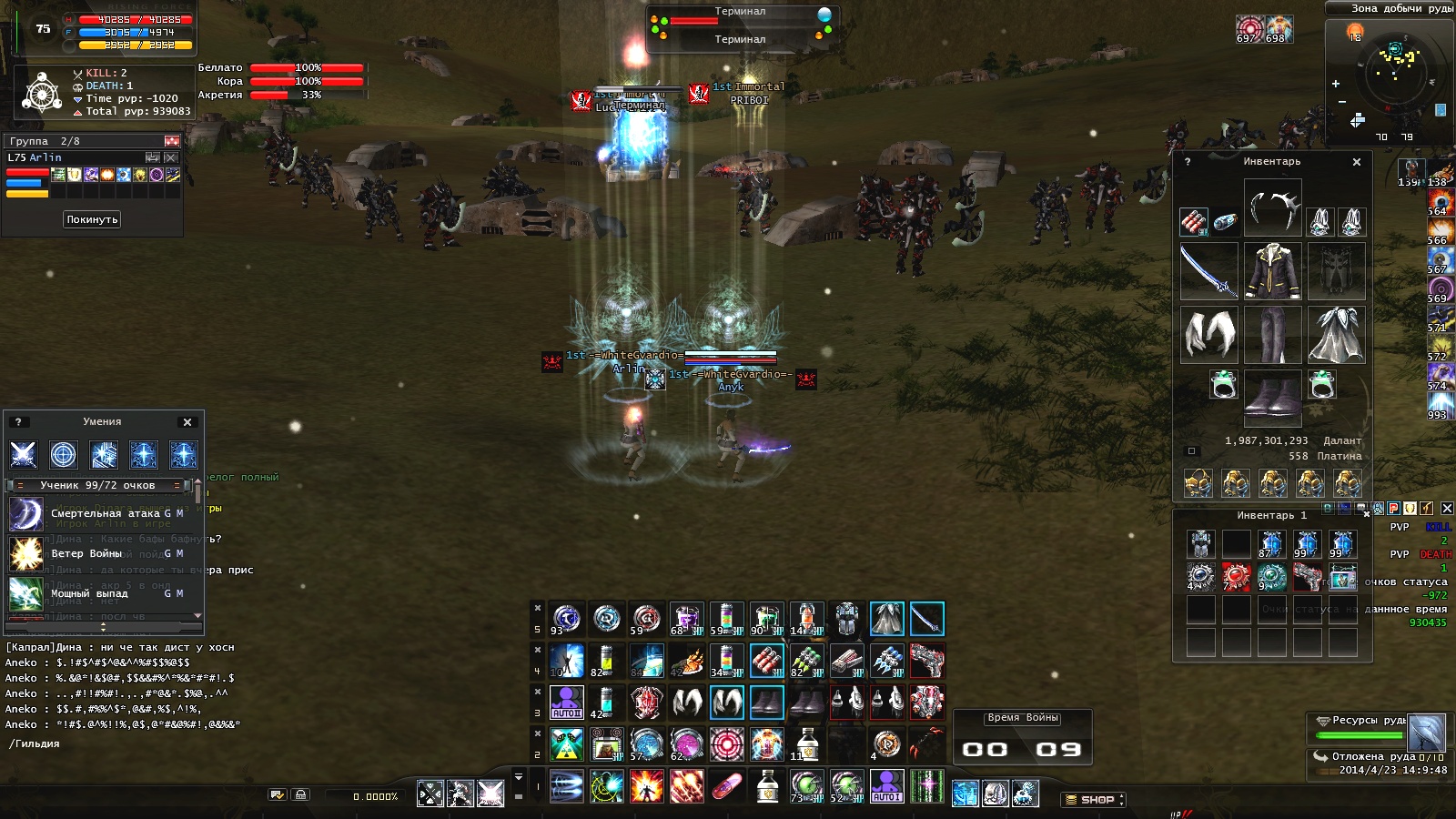The image size is (1456, 819).
Task: Close the Умения skills panel
Action: pos(187,422)
